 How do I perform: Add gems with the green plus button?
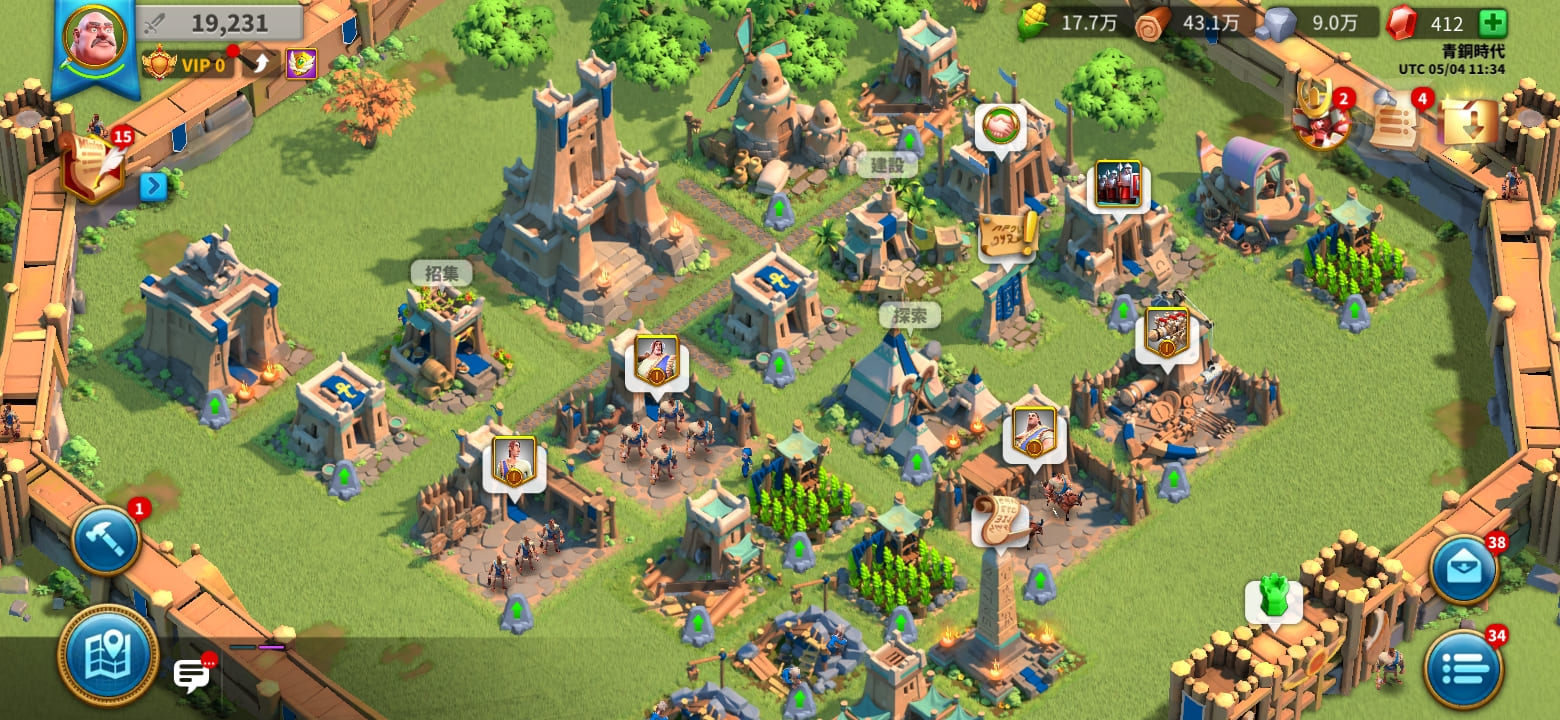[x=1491, y=23]
